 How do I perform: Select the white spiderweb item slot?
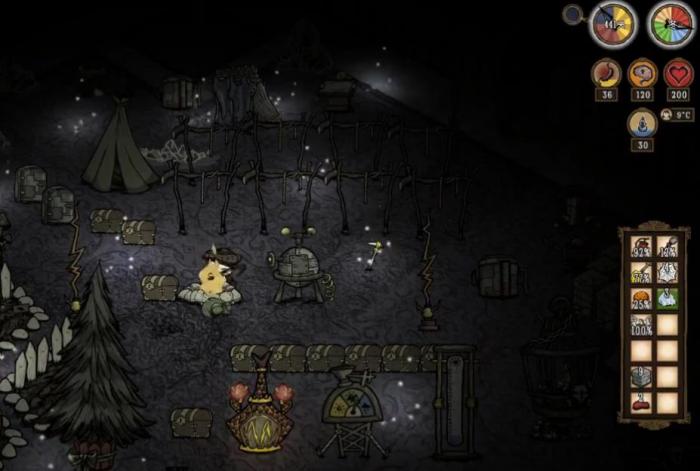[666, 273]
